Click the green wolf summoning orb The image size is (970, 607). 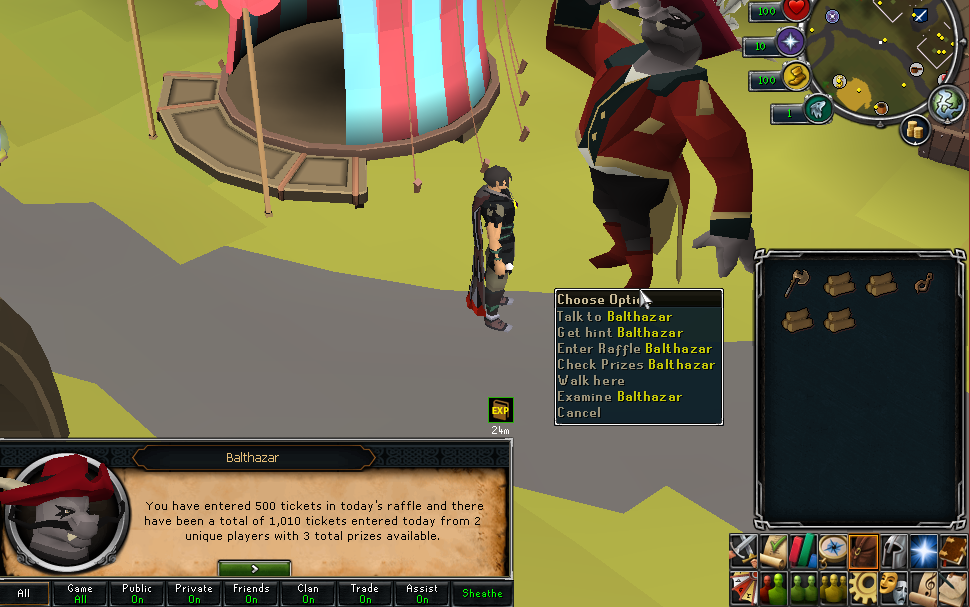[x=818, y=108]
